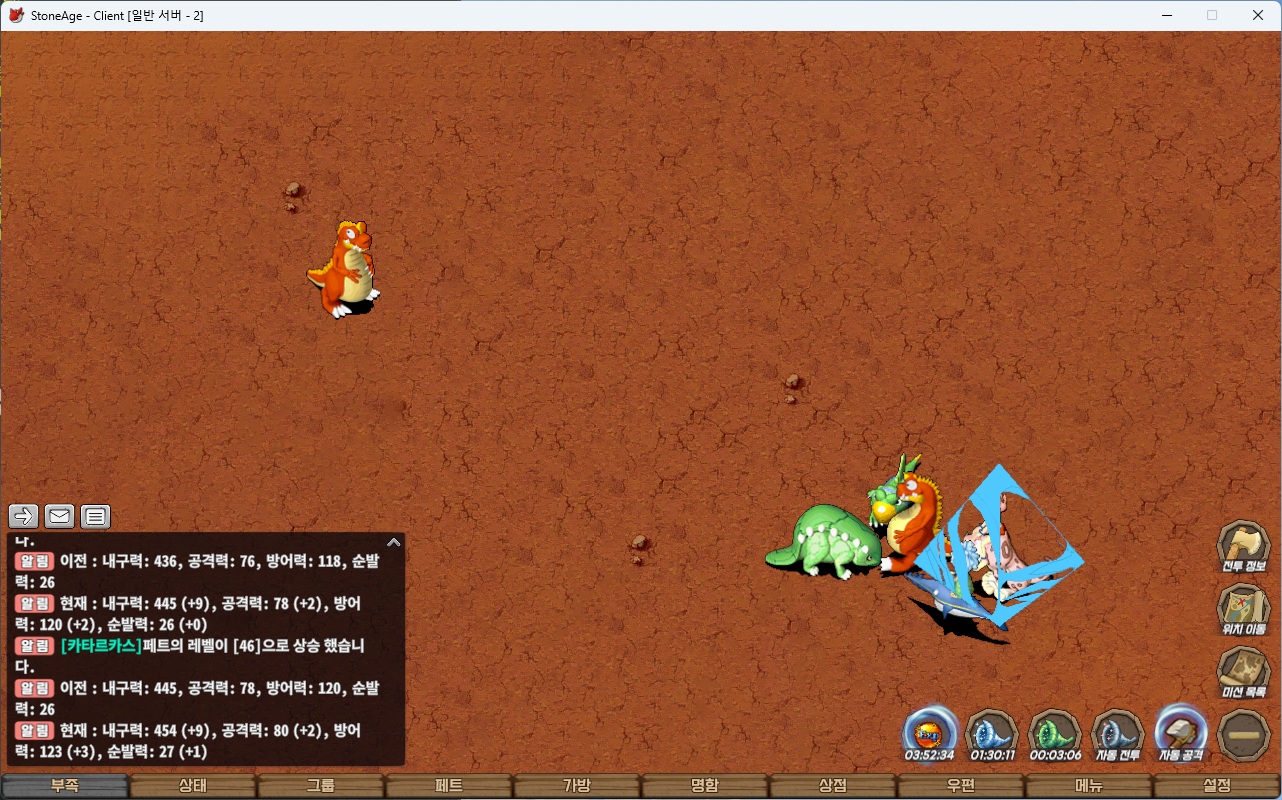This screenshot has width=1282, height=800.
Task: Open the 상점 (shop) menu
Action: [x=833, y=786]
